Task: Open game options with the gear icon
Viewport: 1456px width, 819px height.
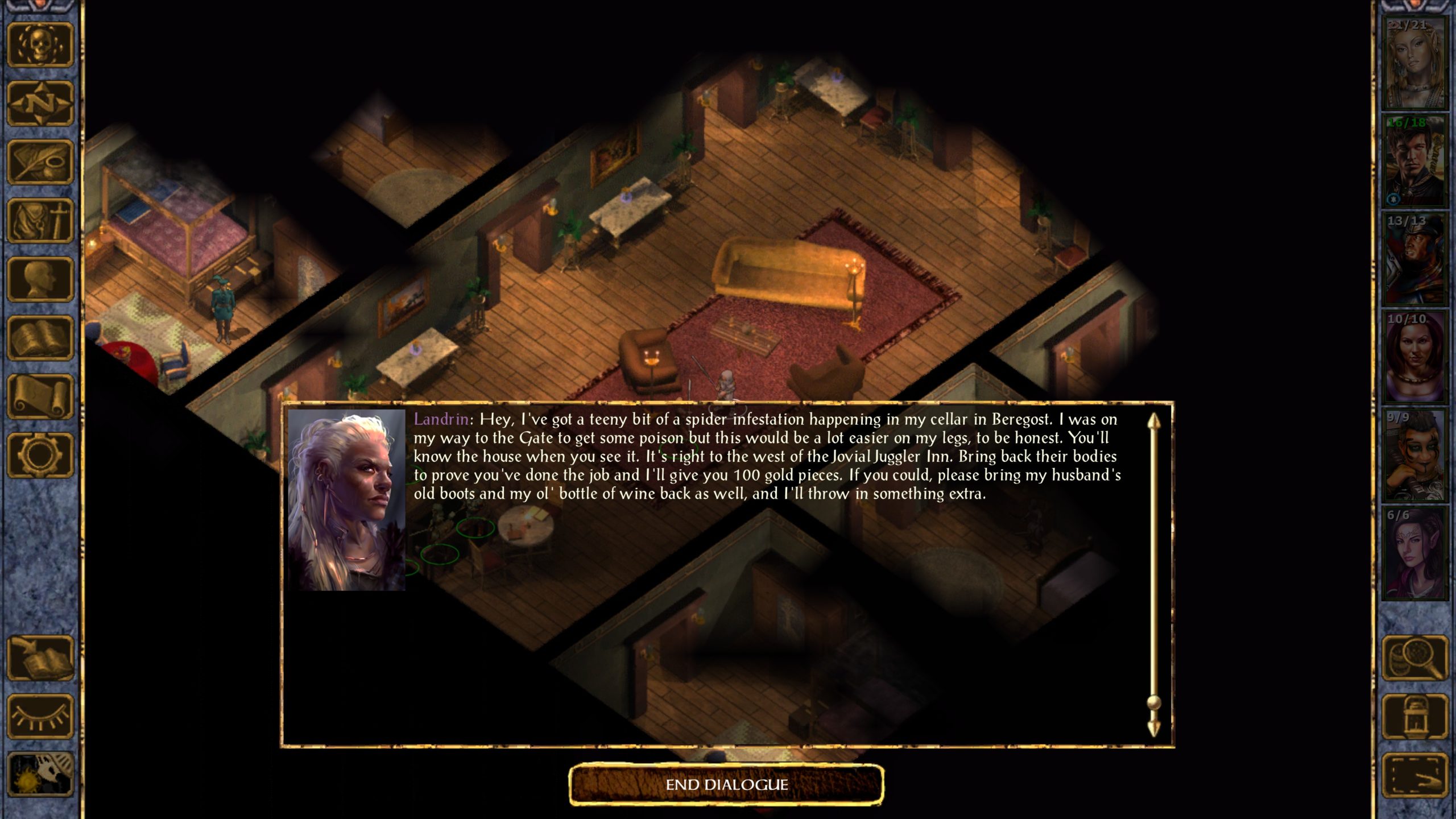Action: click(x=40, y=455)
